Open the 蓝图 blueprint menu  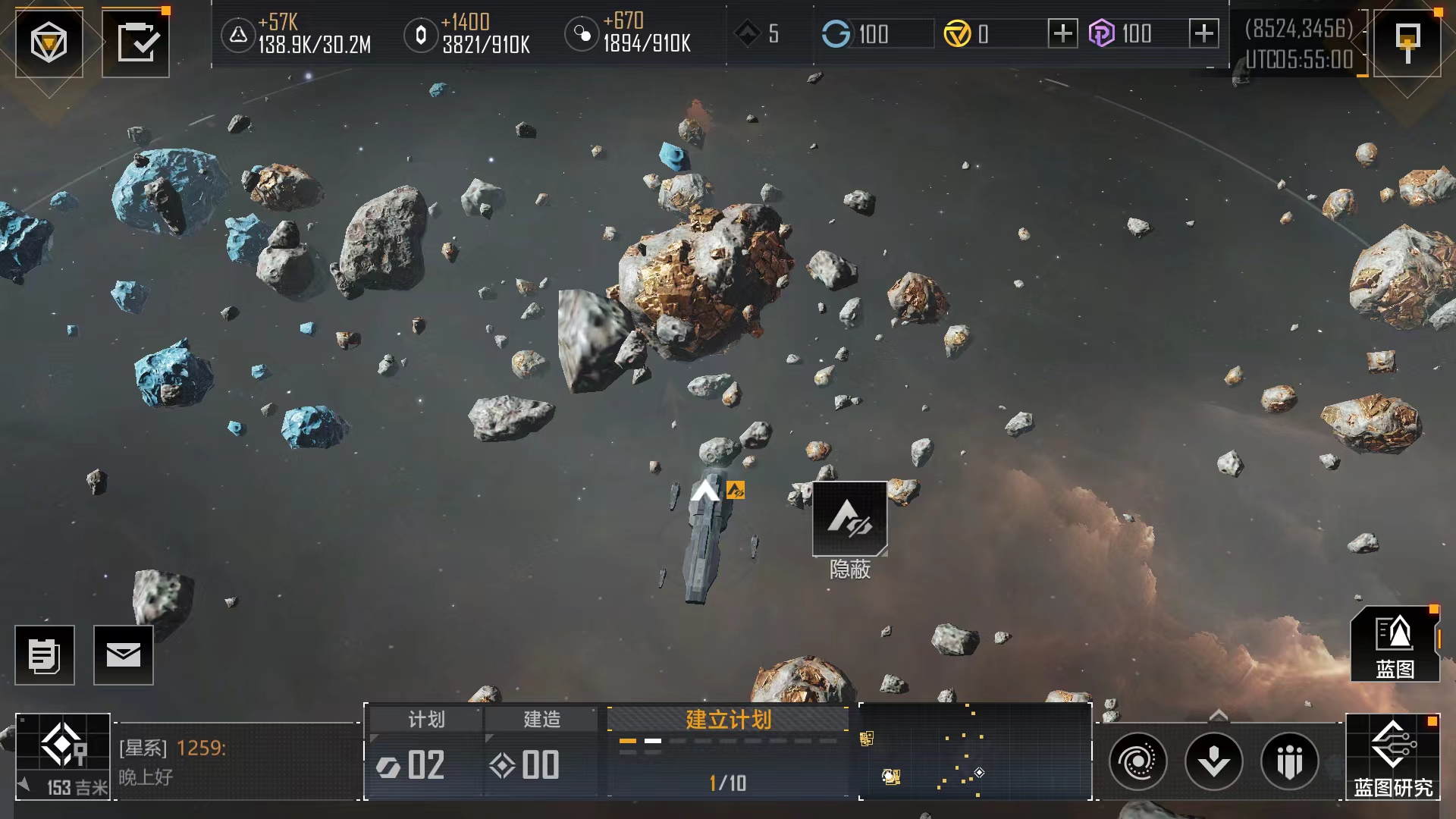point(1395,645)
